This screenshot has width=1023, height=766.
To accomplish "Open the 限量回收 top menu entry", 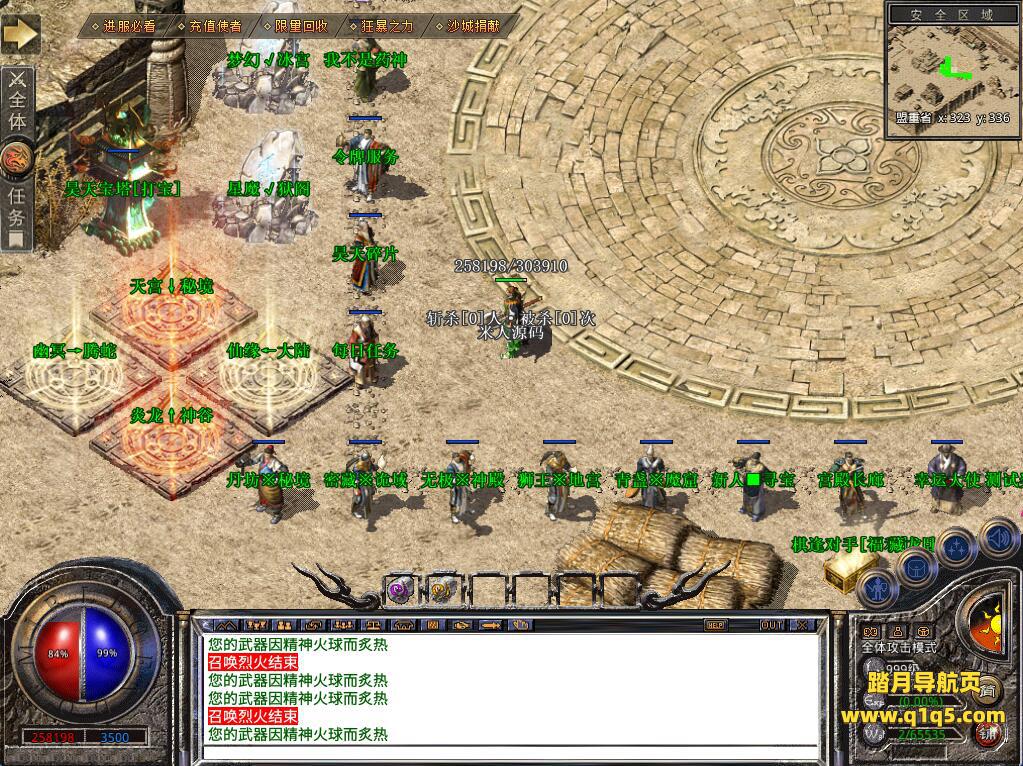I will 294,26.
